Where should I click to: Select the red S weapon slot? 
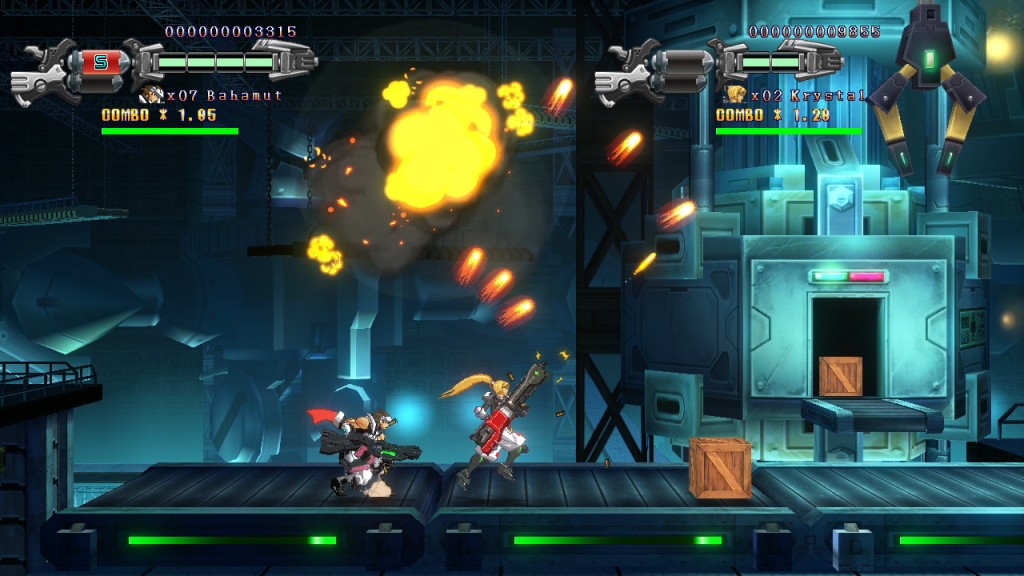tap(100, 63)
